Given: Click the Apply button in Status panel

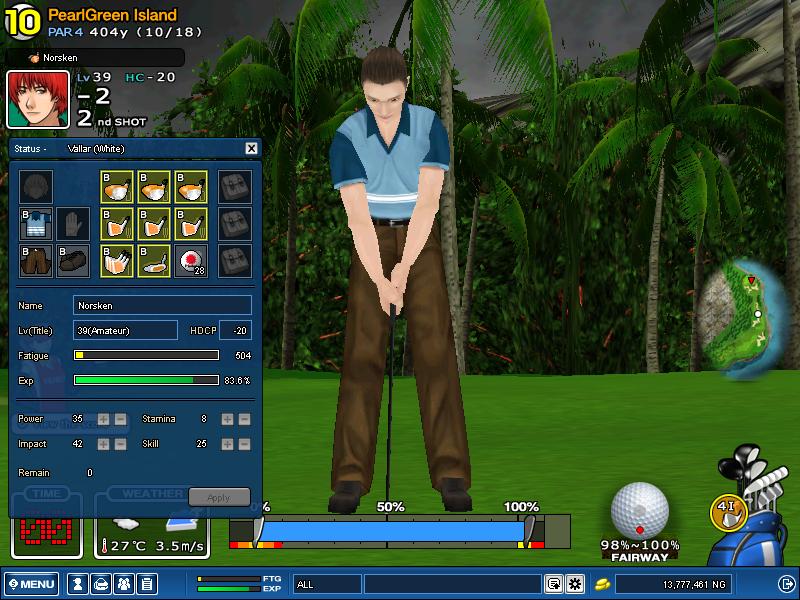Looking at the screenshot, I should tap(218, 497).
